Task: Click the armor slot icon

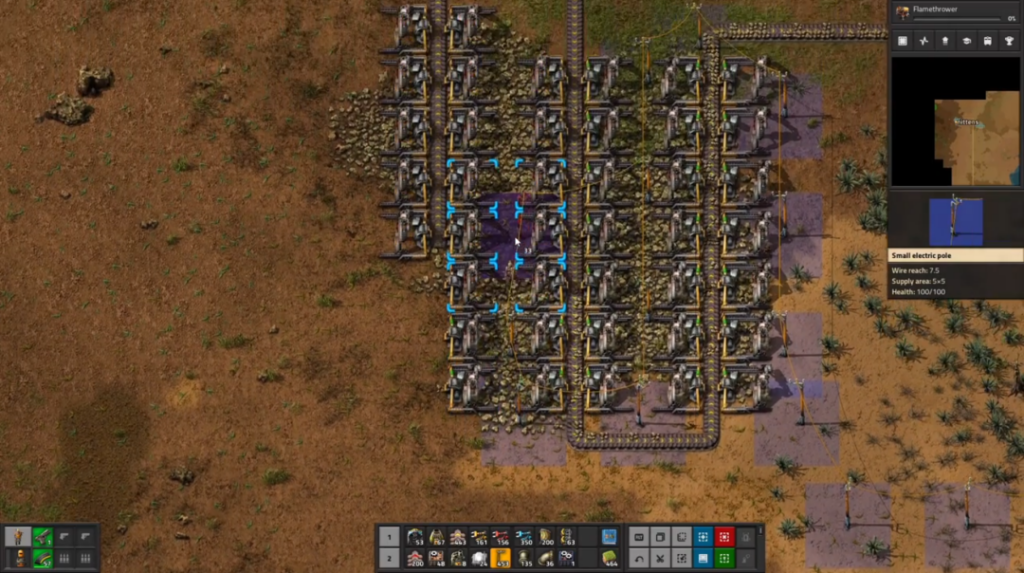Action: (x=18, y=559)
